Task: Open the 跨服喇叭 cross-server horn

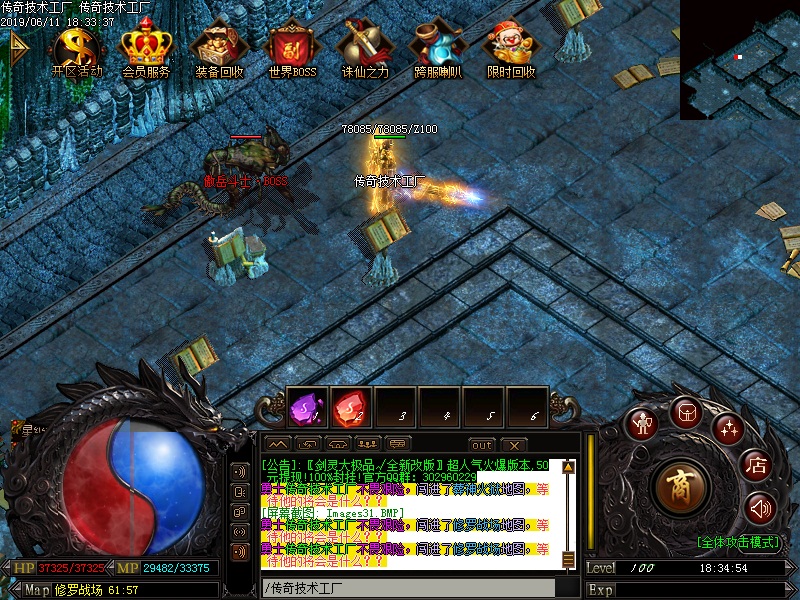Action: [438, 48]
